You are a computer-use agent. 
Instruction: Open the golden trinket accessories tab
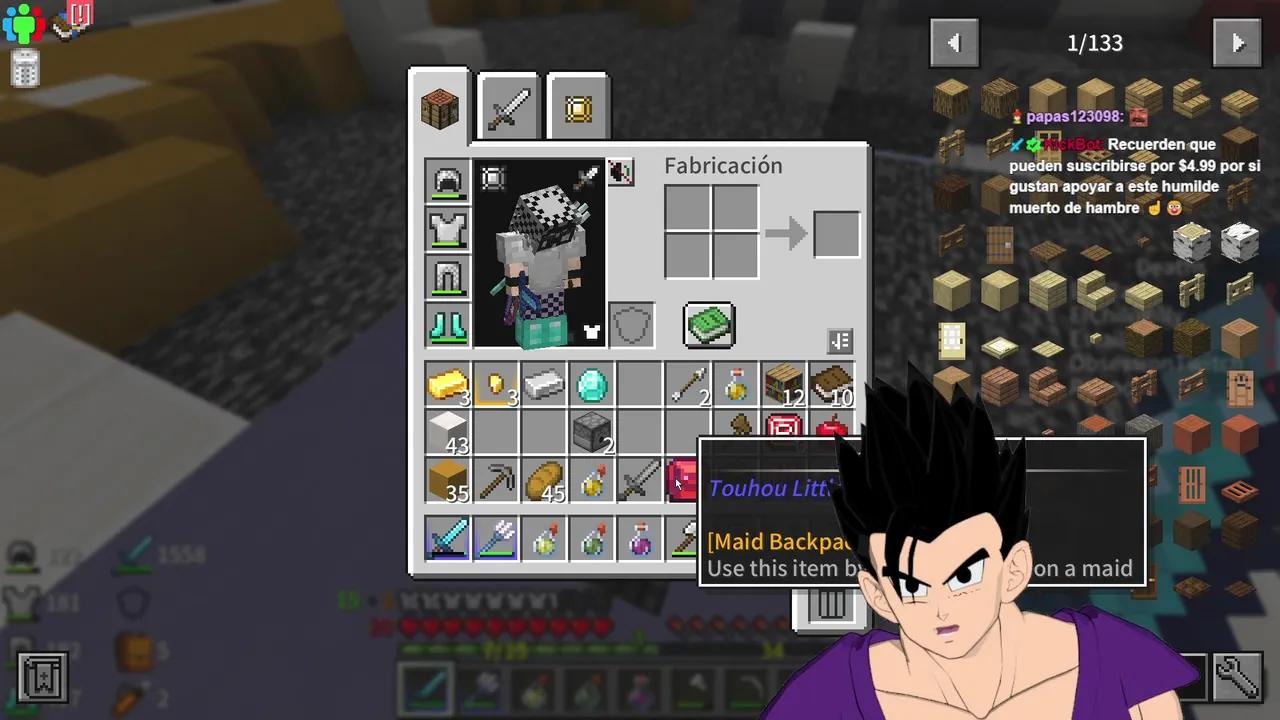click(576, 106)
